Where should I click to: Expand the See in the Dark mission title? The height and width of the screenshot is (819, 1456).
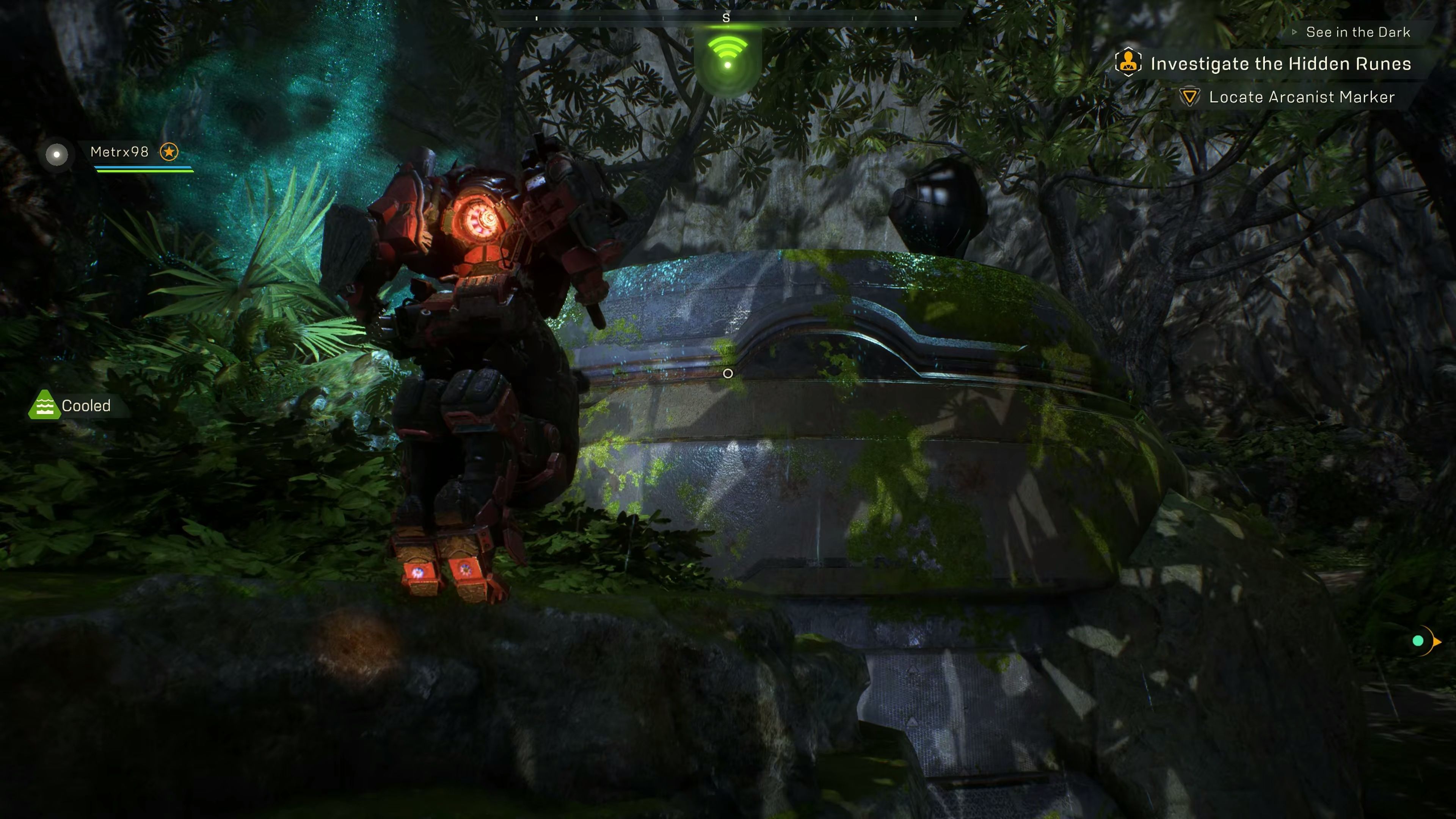tap(1357, 32)
